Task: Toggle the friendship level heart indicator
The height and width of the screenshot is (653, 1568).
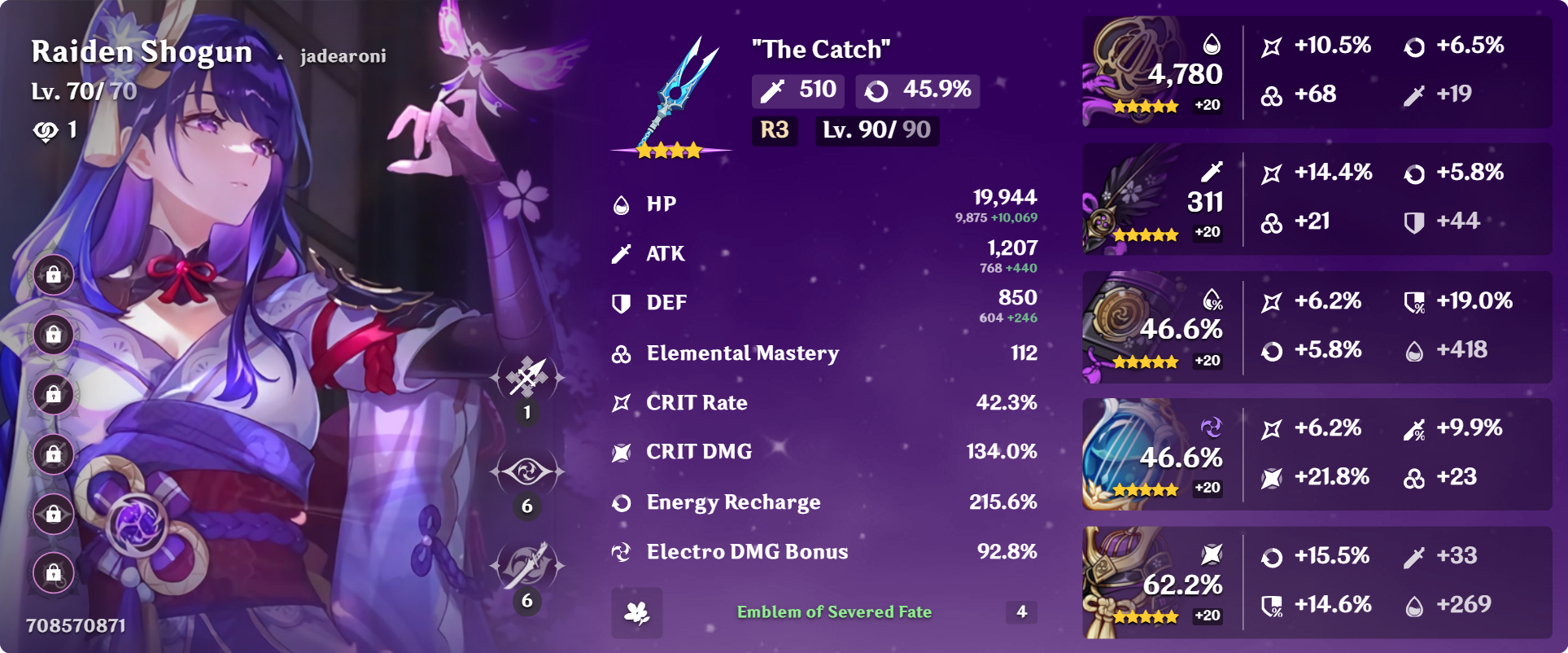Action: tap(46, 130)
